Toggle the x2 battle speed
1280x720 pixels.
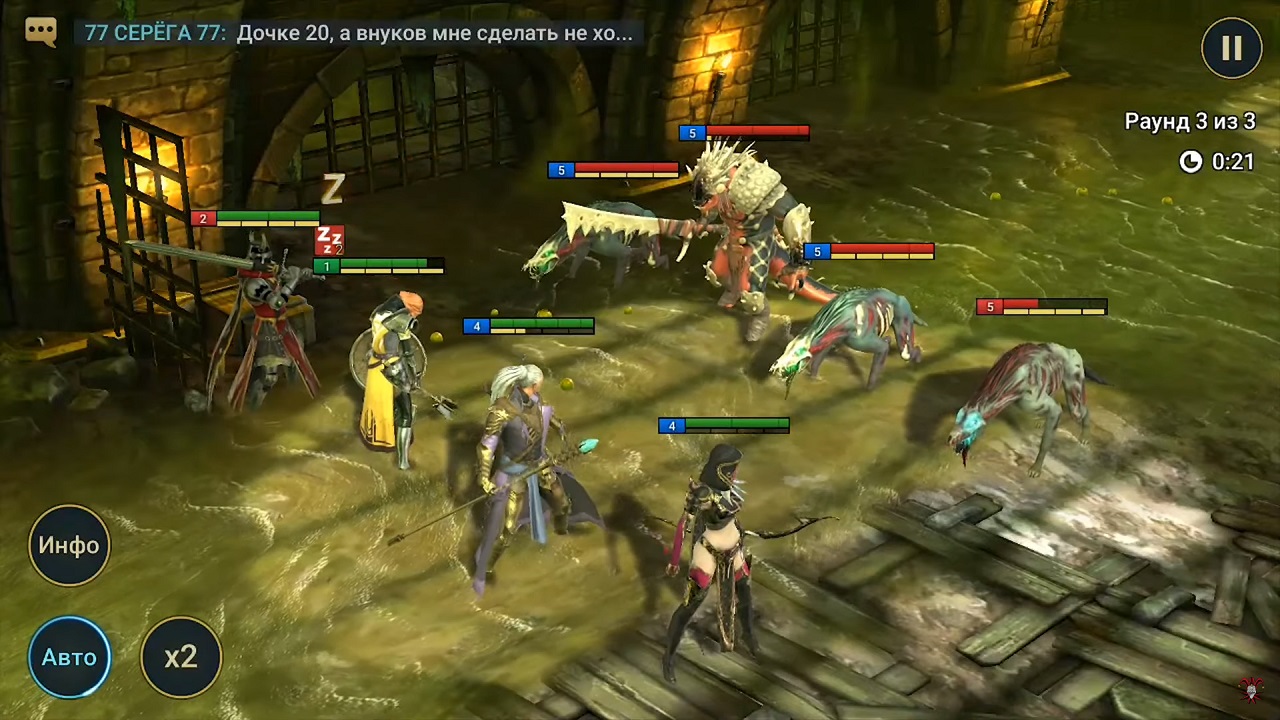coord(181,657)
